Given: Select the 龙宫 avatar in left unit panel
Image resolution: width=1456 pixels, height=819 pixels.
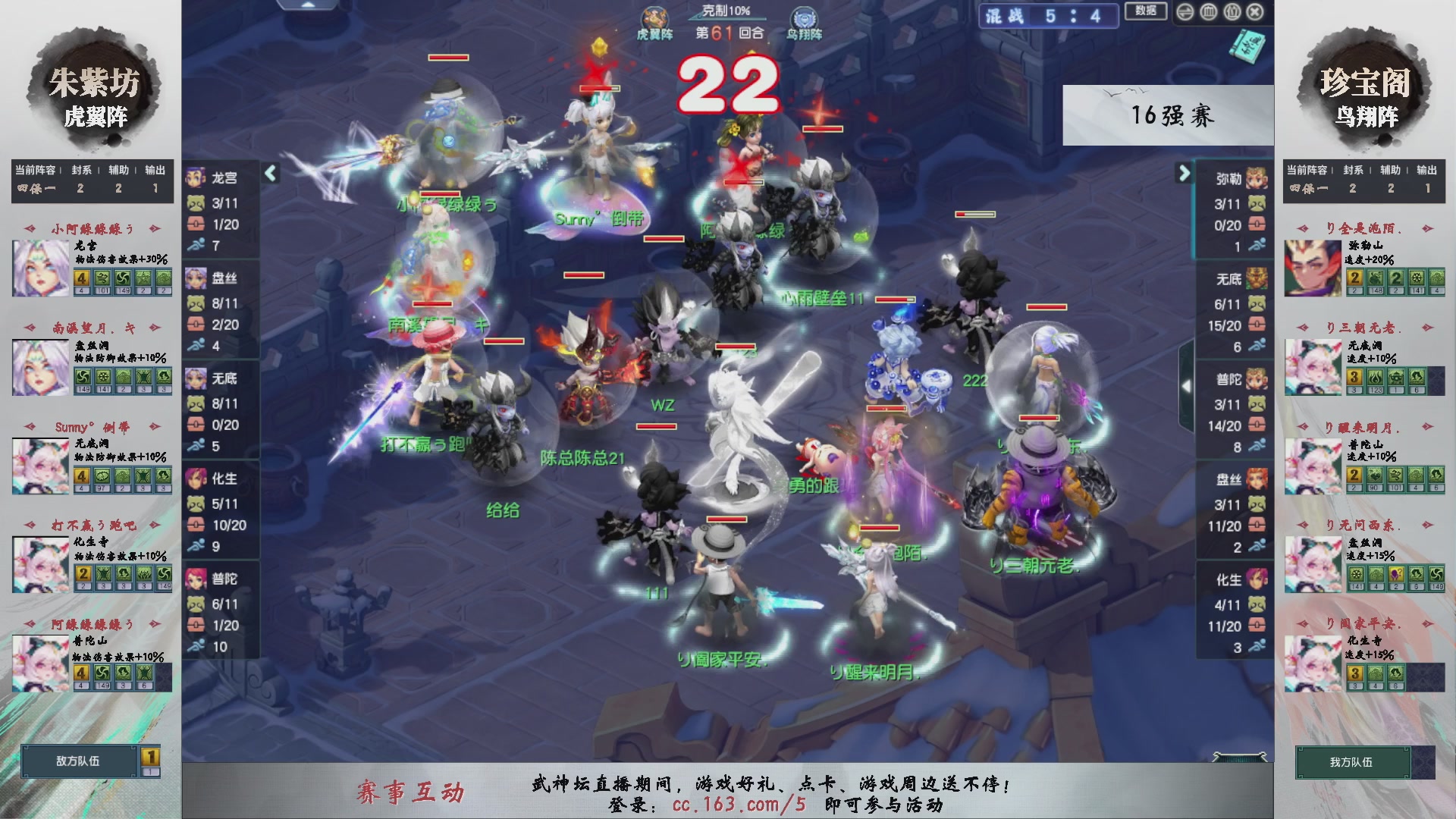Looking at the screenshot, I should point(196,178).
